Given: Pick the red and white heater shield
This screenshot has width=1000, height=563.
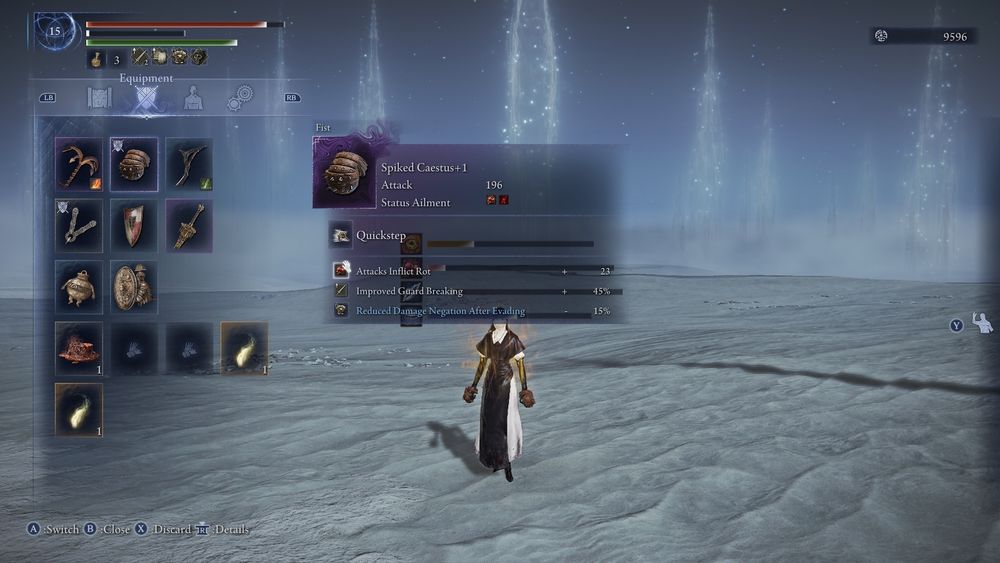Looking at the screenshot, I should 133,224.
